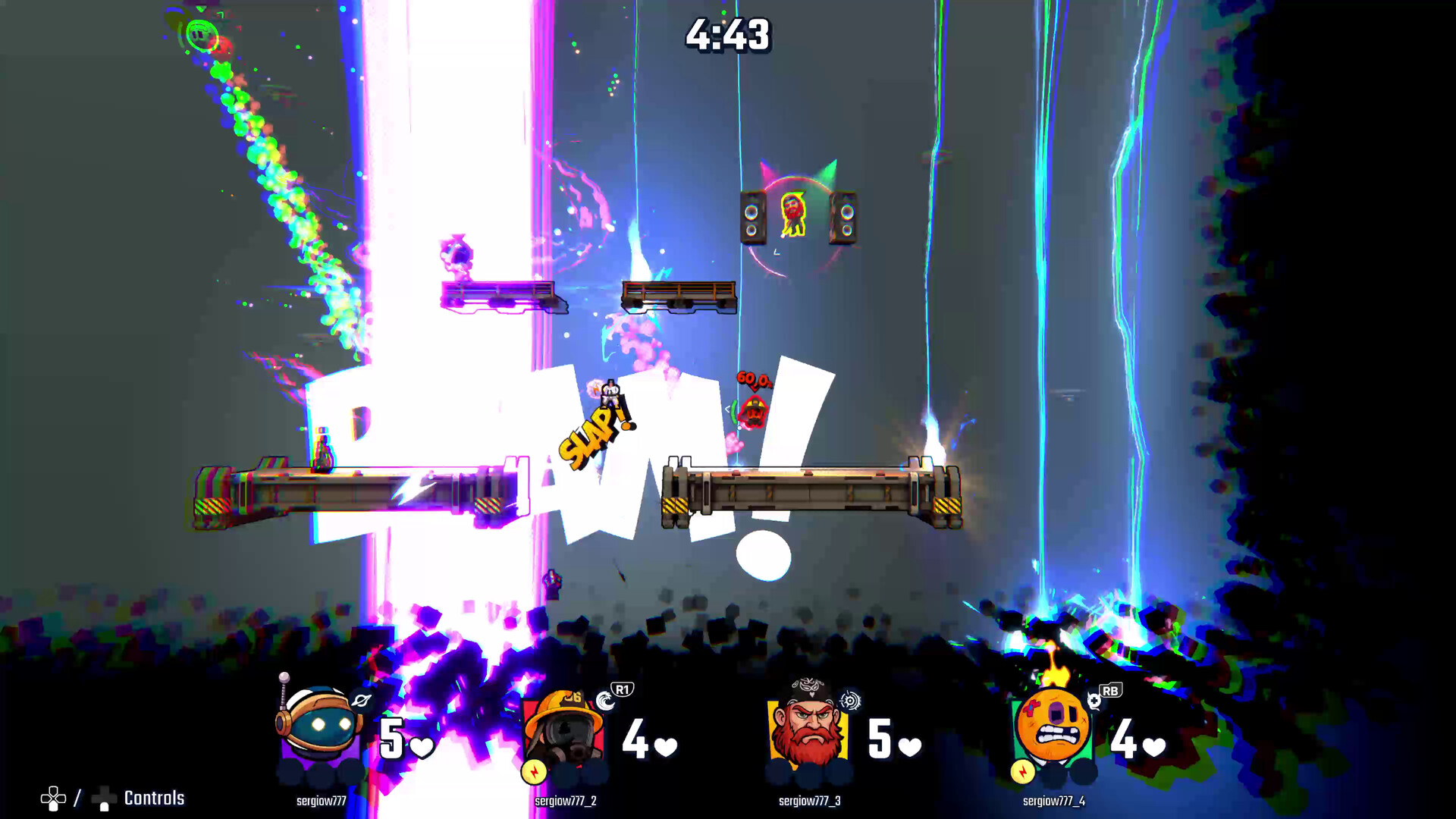Select the gear ability icon above sergiow777_3's portrait
Image resolution: width=1456 pixels, height=819 pixels.
coord(849,699)
